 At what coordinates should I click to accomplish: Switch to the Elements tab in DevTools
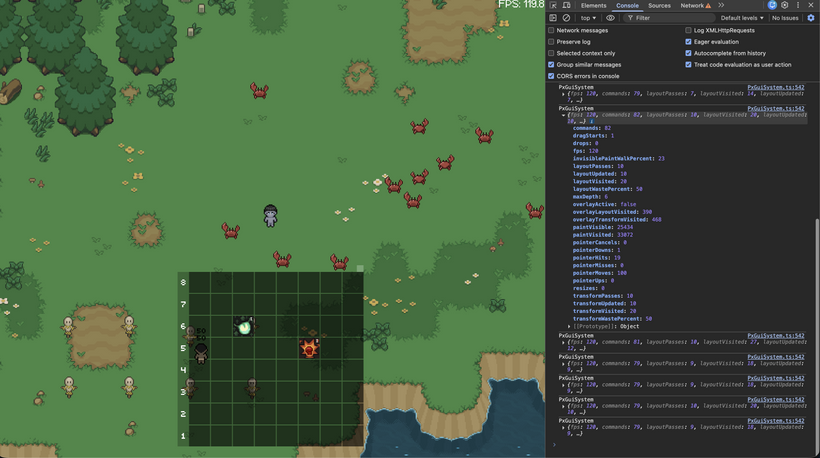pyautogui.click(x=593, y=6)
